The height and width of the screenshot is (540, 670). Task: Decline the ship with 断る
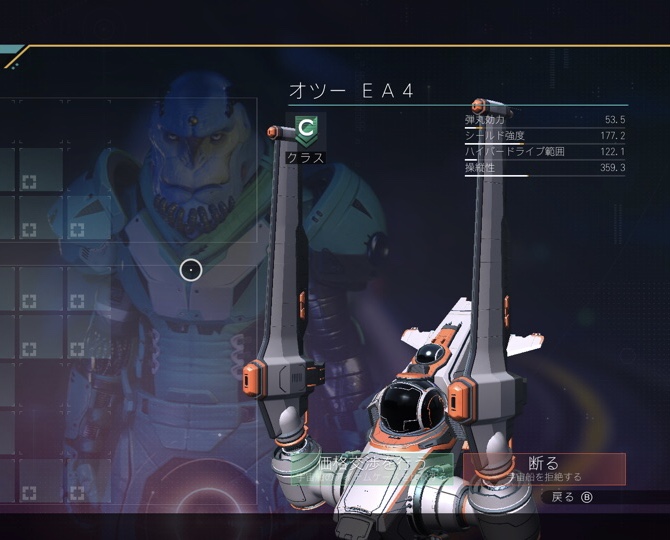pos(544,468)
